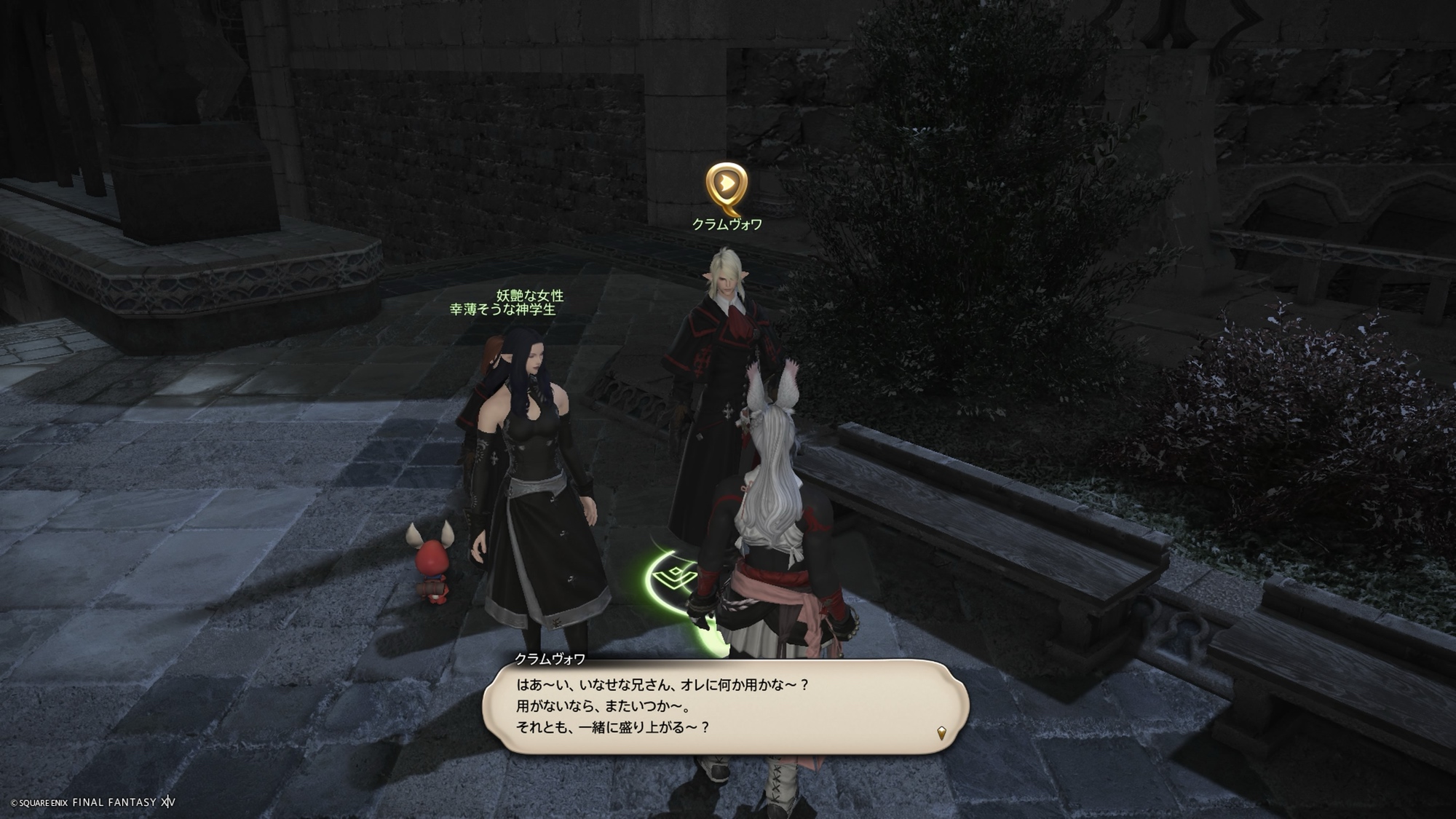Target the 妖艶な女性 nameplate

[x=530, y=296]
